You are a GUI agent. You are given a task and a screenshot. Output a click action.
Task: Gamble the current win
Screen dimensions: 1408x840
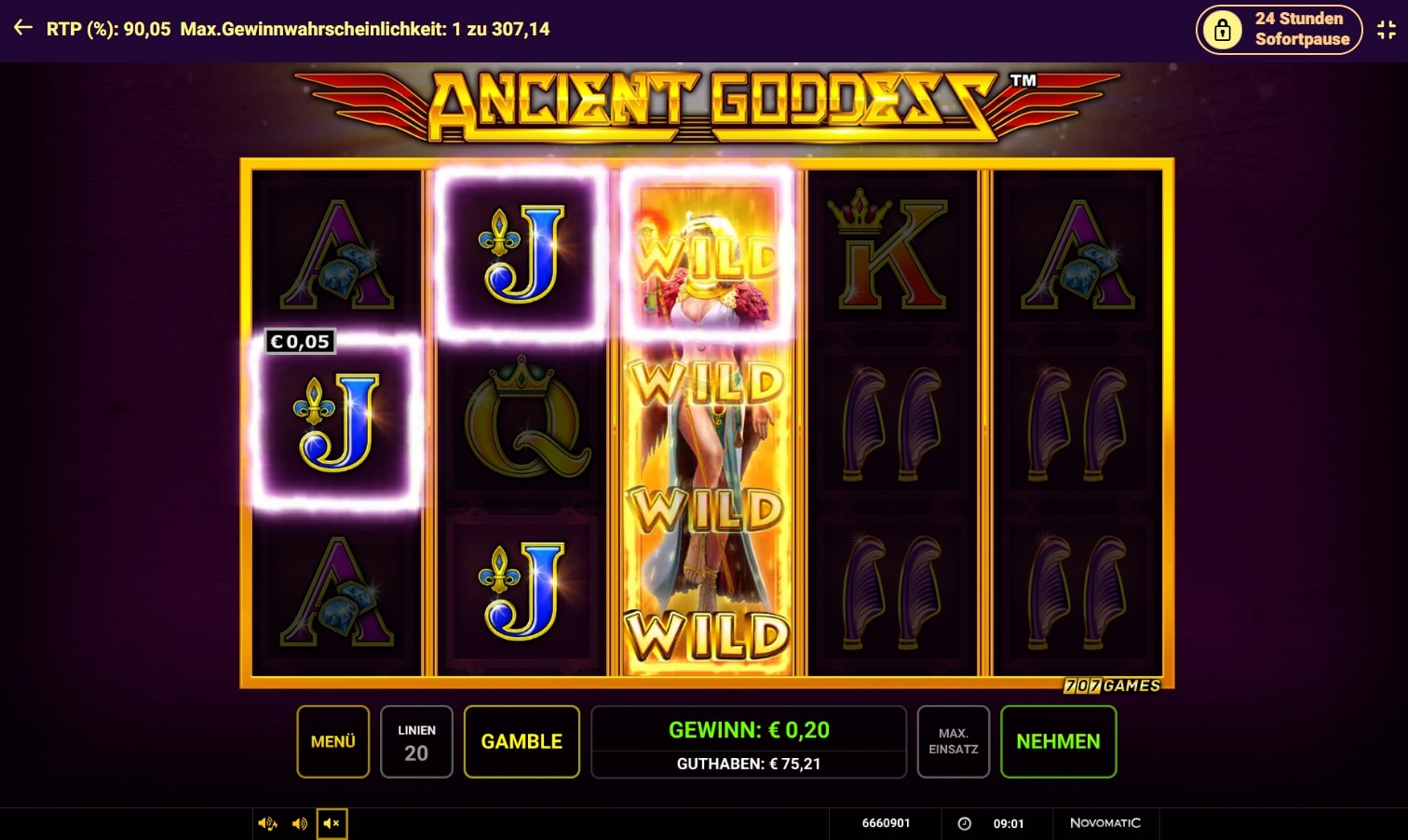pos(521,741)
